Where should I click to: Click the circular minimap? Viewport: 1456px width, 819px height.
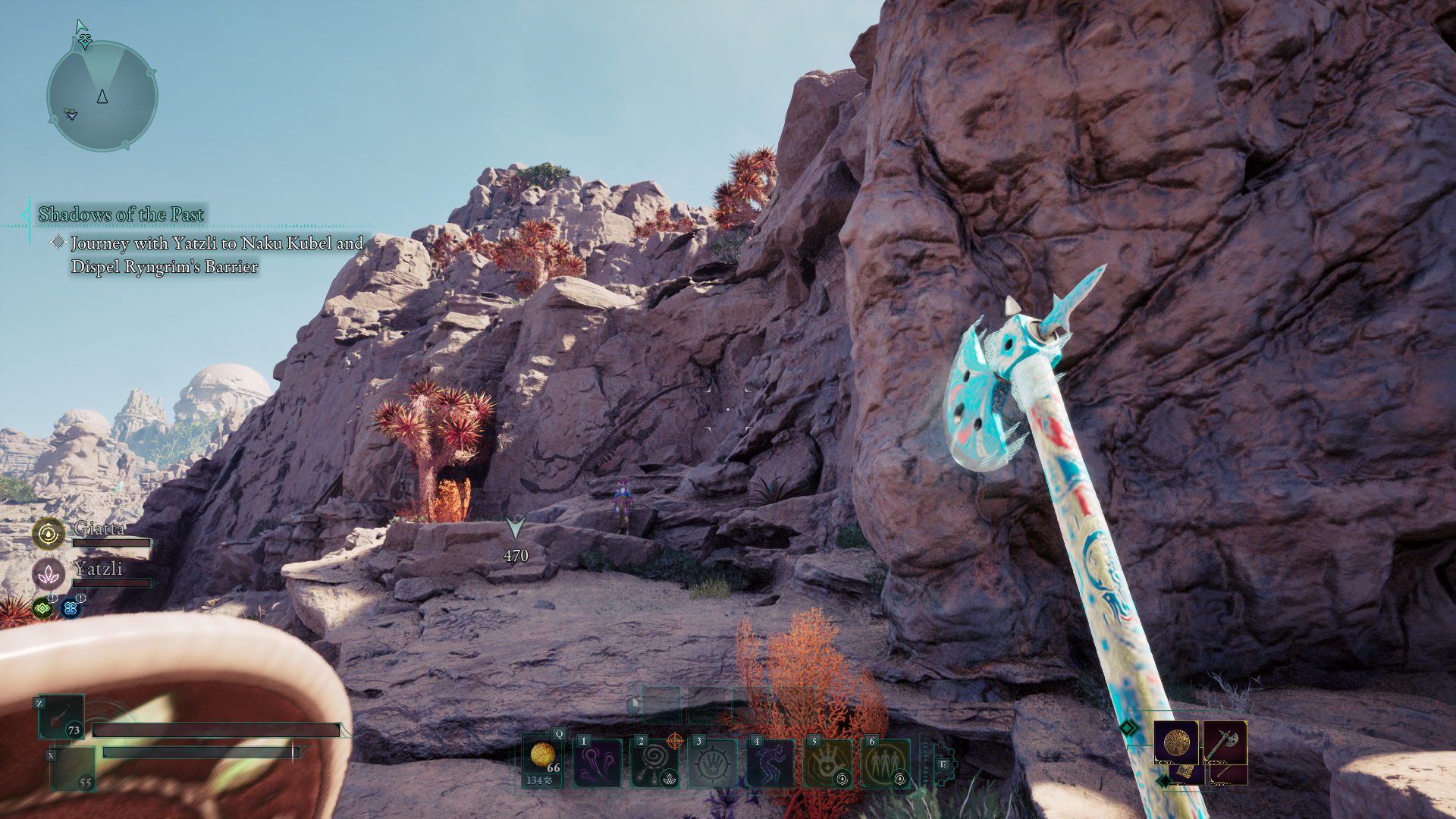click(x=102, y=96)
